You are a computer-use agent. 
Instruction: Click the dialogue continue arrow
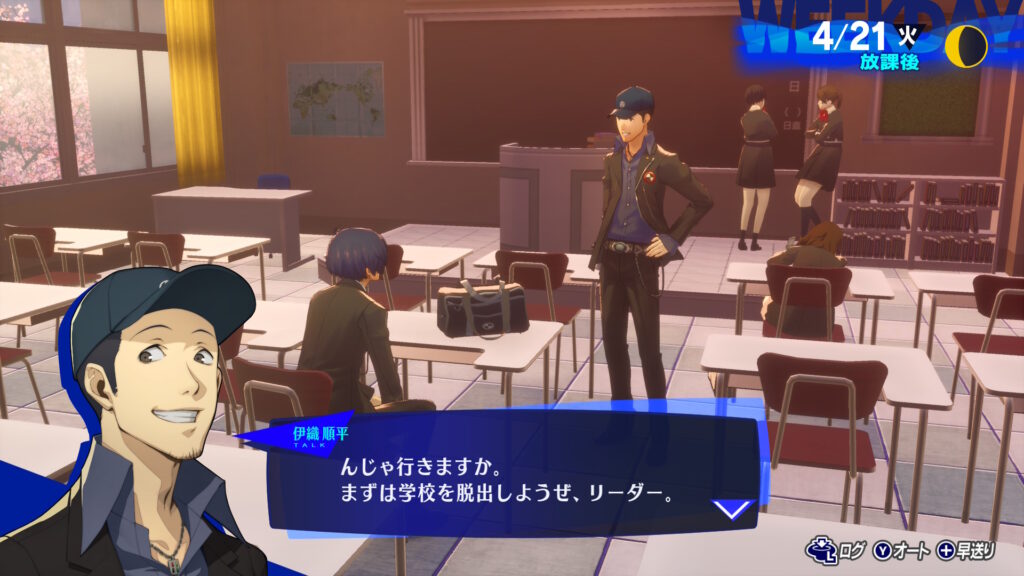733,508
